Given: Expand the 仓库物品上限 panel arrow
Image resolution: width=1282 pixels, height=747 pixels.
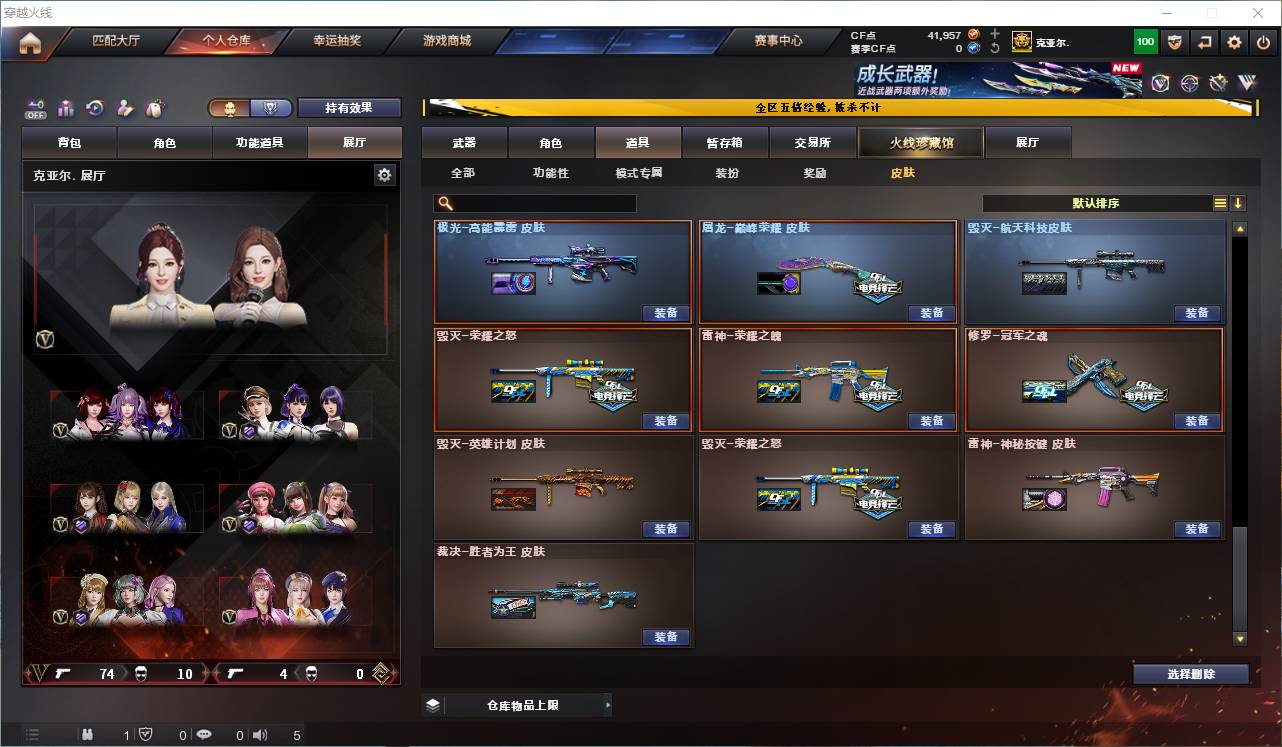Looking at the screenshot, I should point(608,704).
